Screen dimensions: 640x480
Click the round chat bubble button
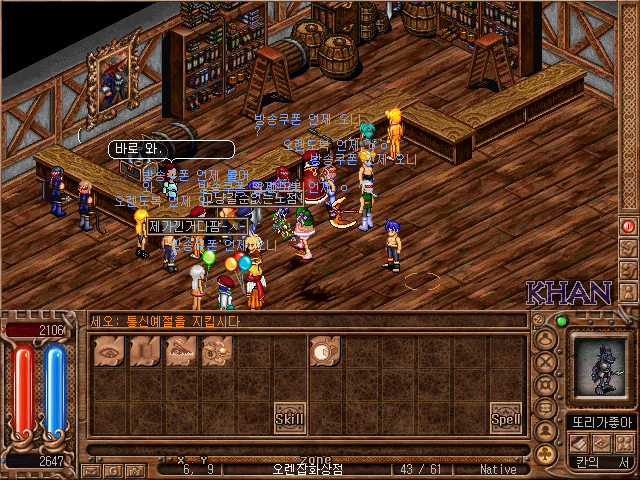[x=546, y=408]
